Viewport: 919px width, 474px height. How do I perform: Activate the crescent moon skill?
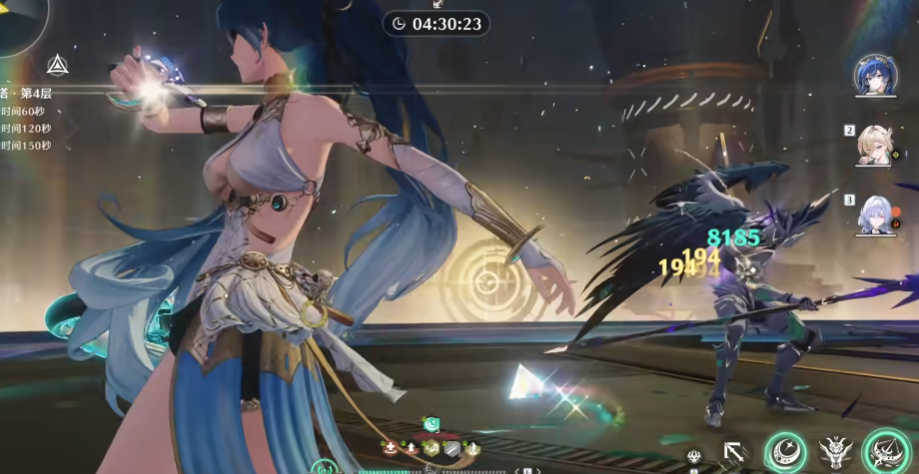pyautogui.click(x=785, y=452)
